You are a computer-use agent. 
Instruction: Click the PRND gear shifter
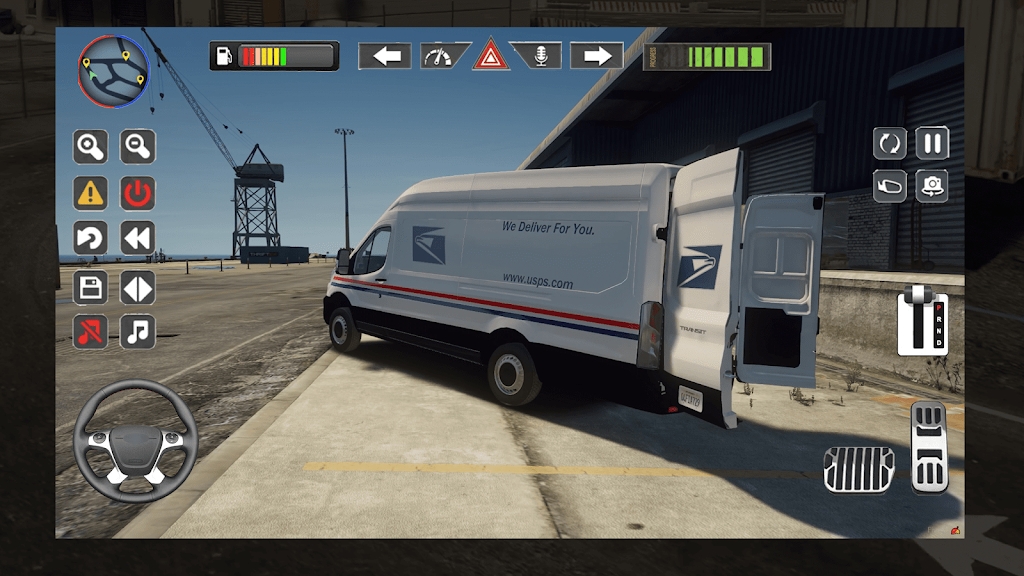(921, 320)
